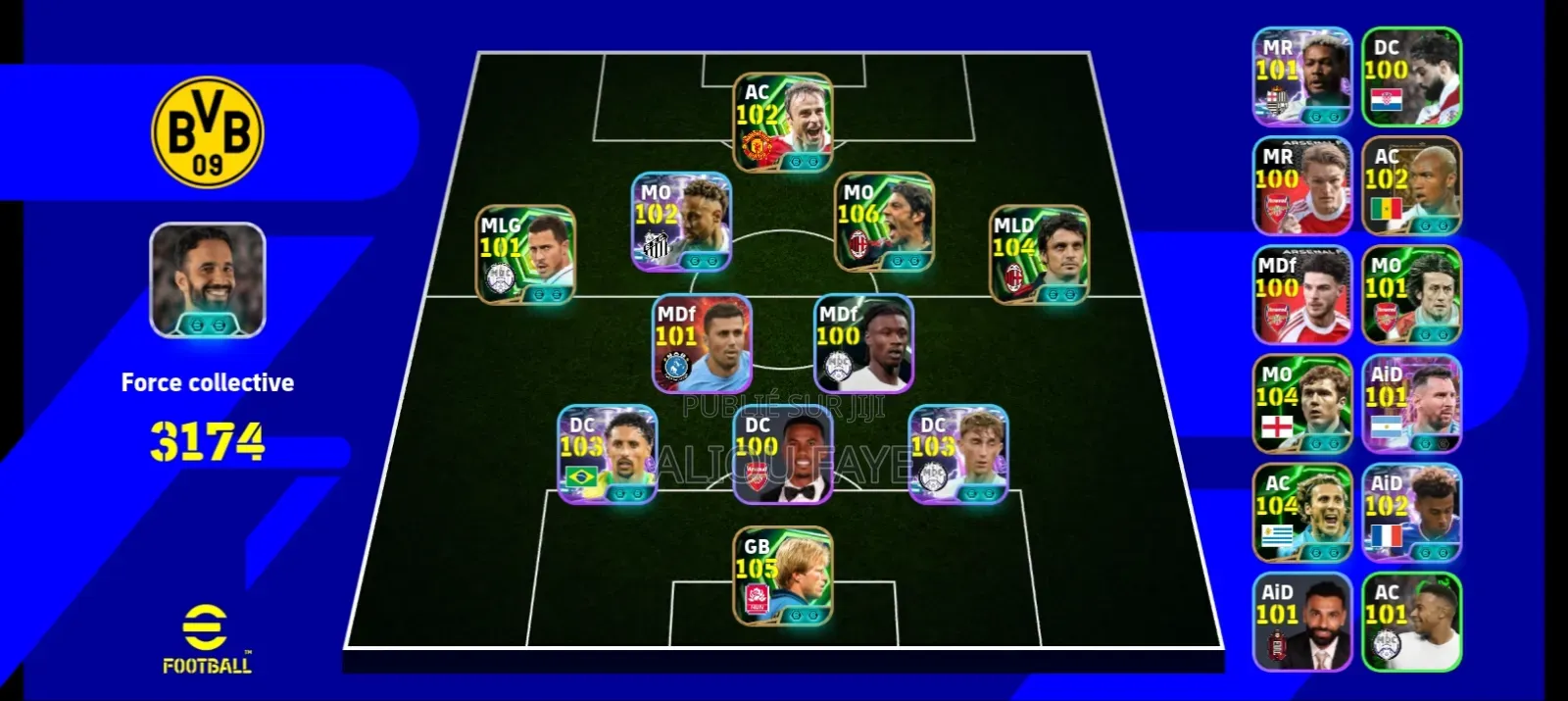Viewport: 1568px width, 701px height.
Task: Select the AiD 101 Argentina substitute card
Action: click(x=1411, y=404)
